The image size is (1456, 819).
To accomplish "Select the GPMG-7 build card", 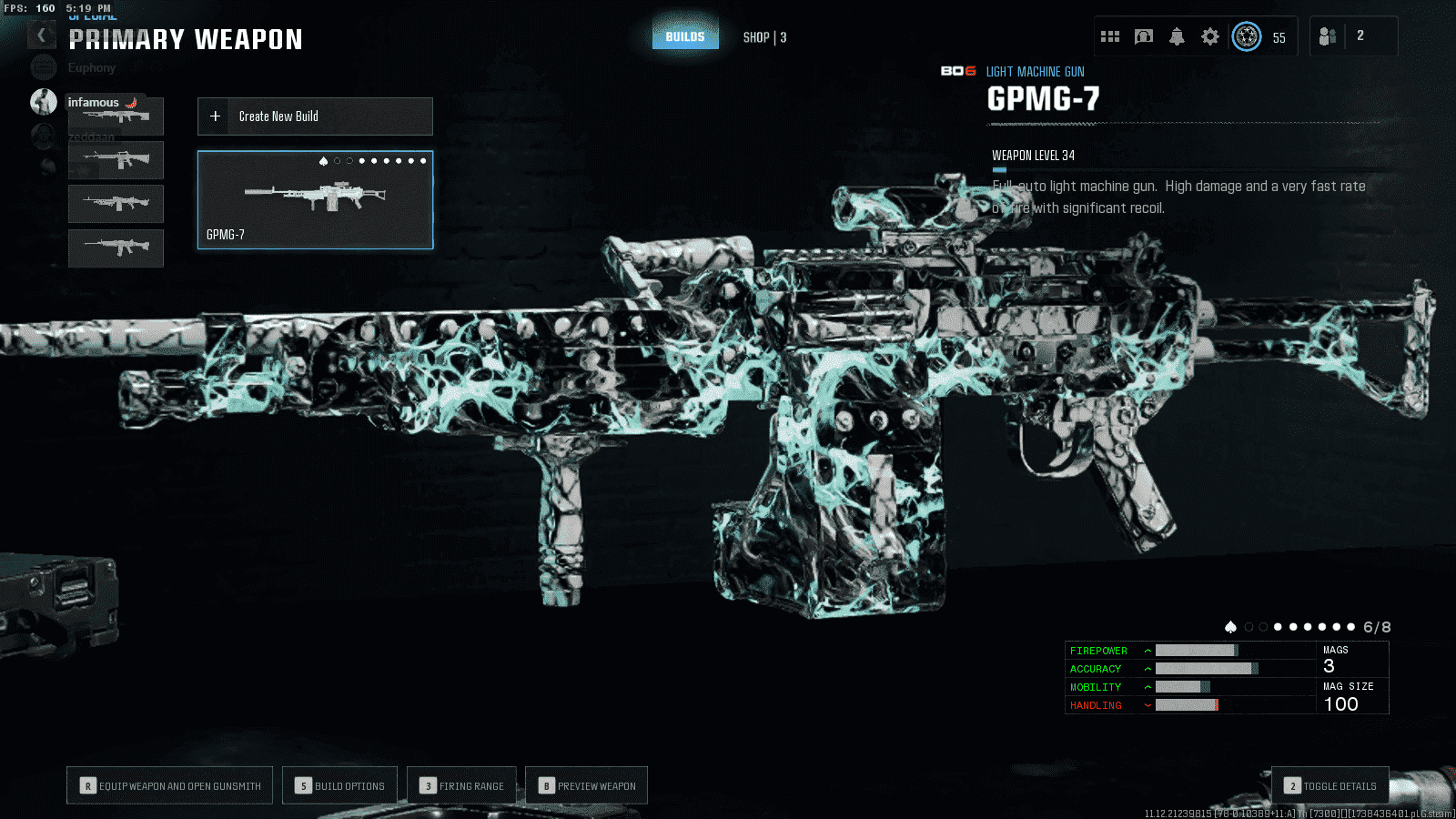I will (315, 200).
